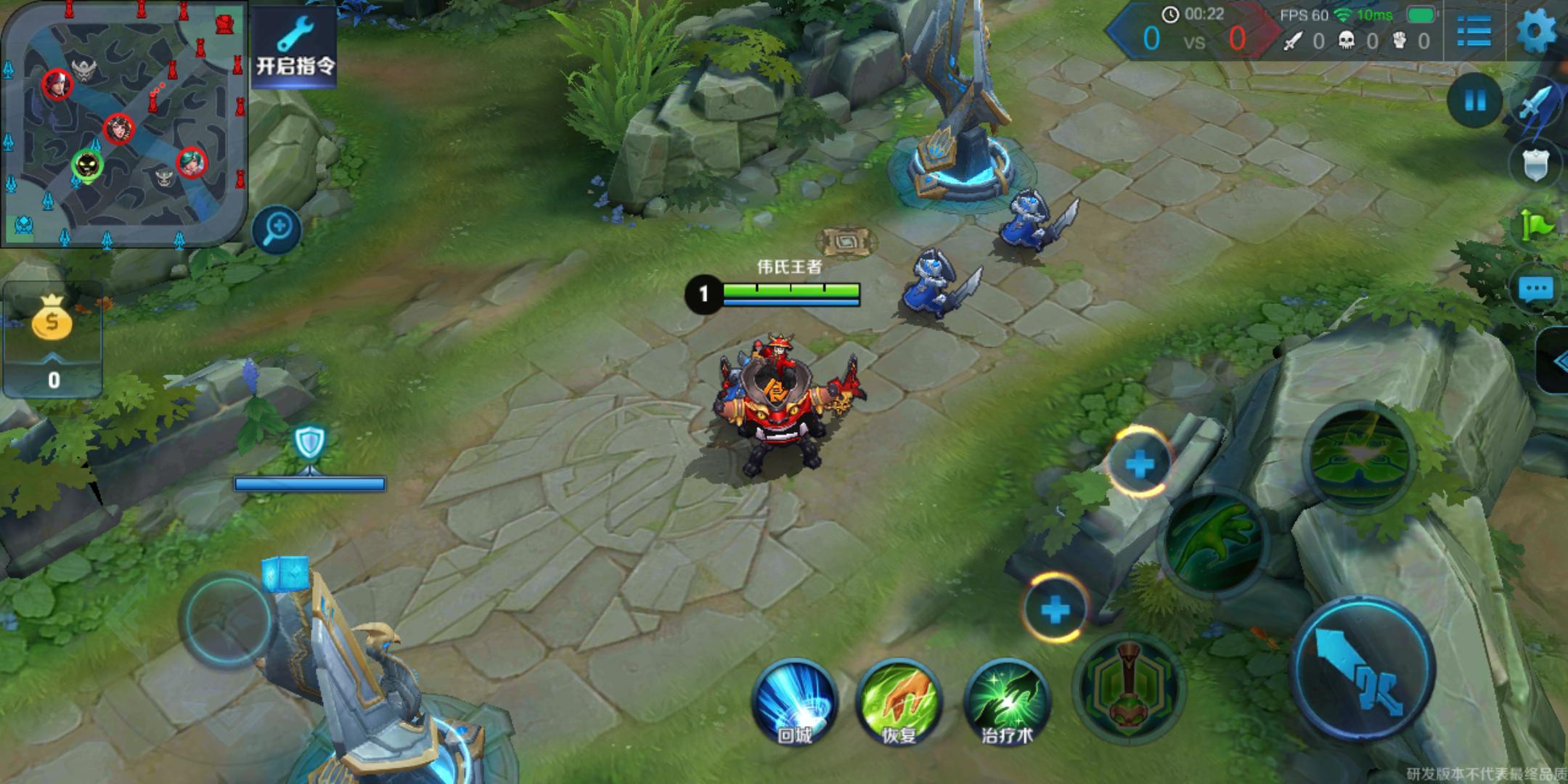1568x784 pixels.
Task: Show the scoreboard list panel
Action: click(1474, 31)
